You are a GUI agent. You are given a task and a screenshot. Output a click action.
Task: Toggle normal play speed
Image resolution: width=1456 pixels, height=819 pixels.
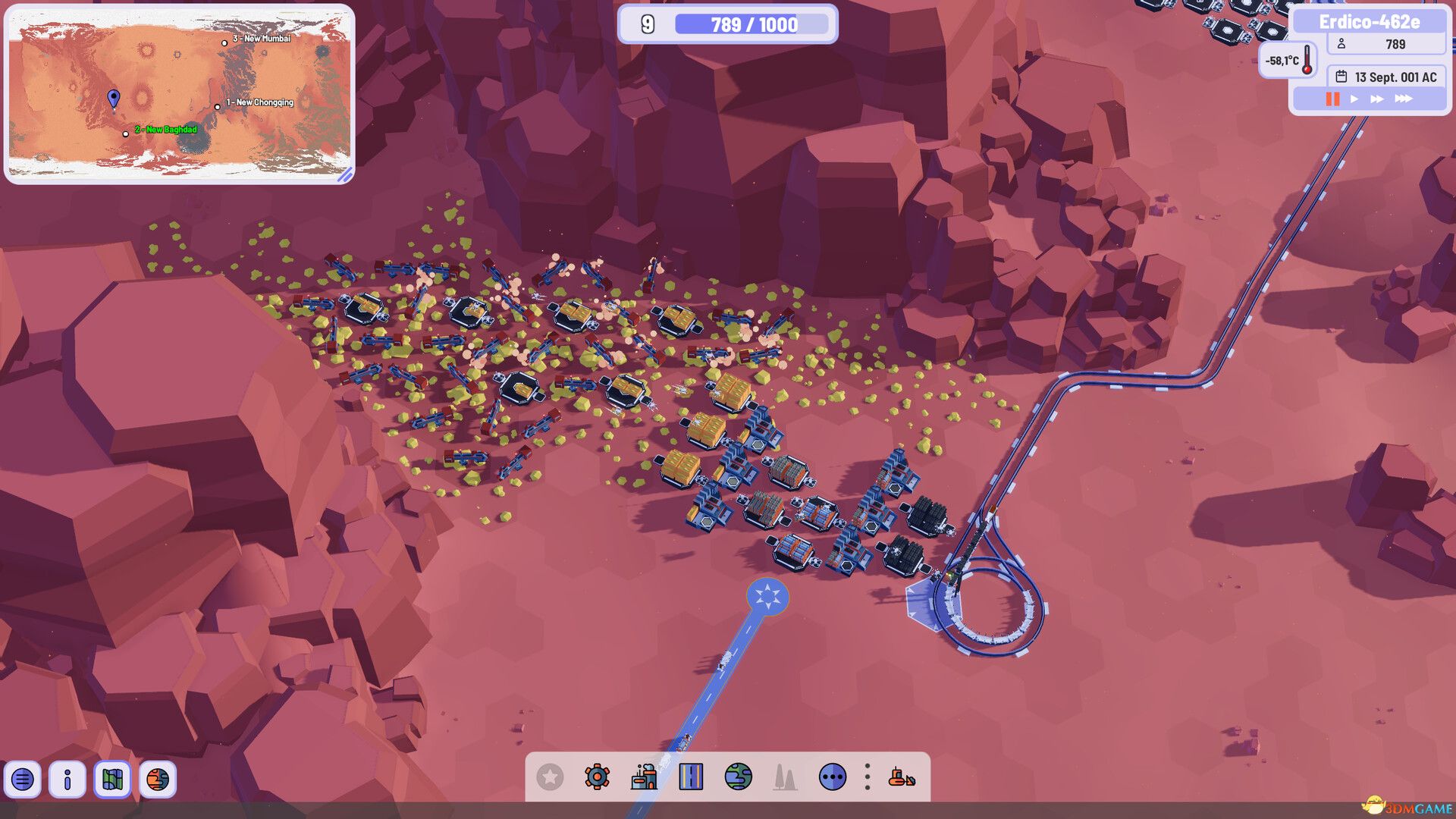(x=1355, y=98)
